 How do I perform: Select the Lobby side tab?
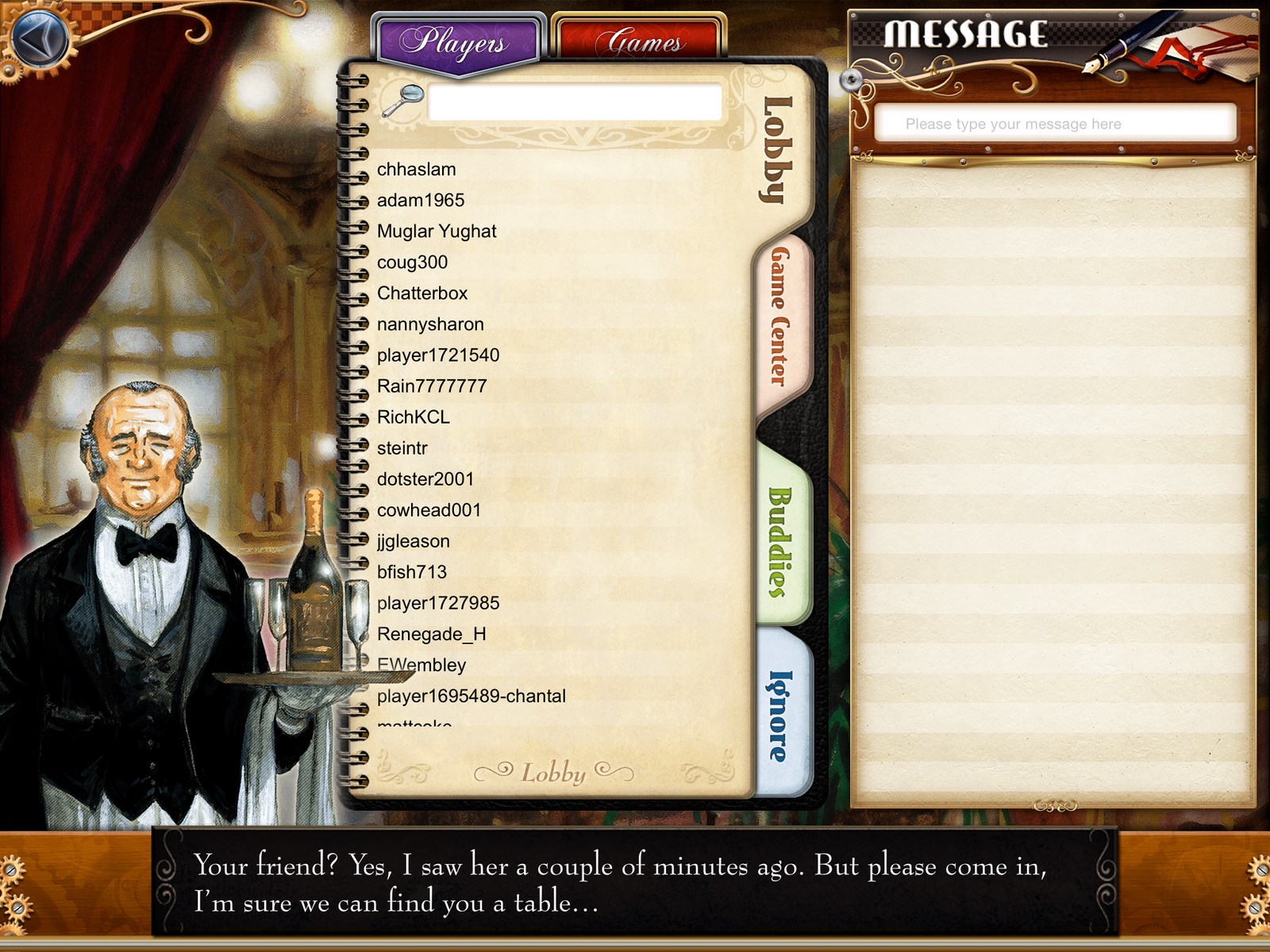pyautogui.click(x=778, y=149)
